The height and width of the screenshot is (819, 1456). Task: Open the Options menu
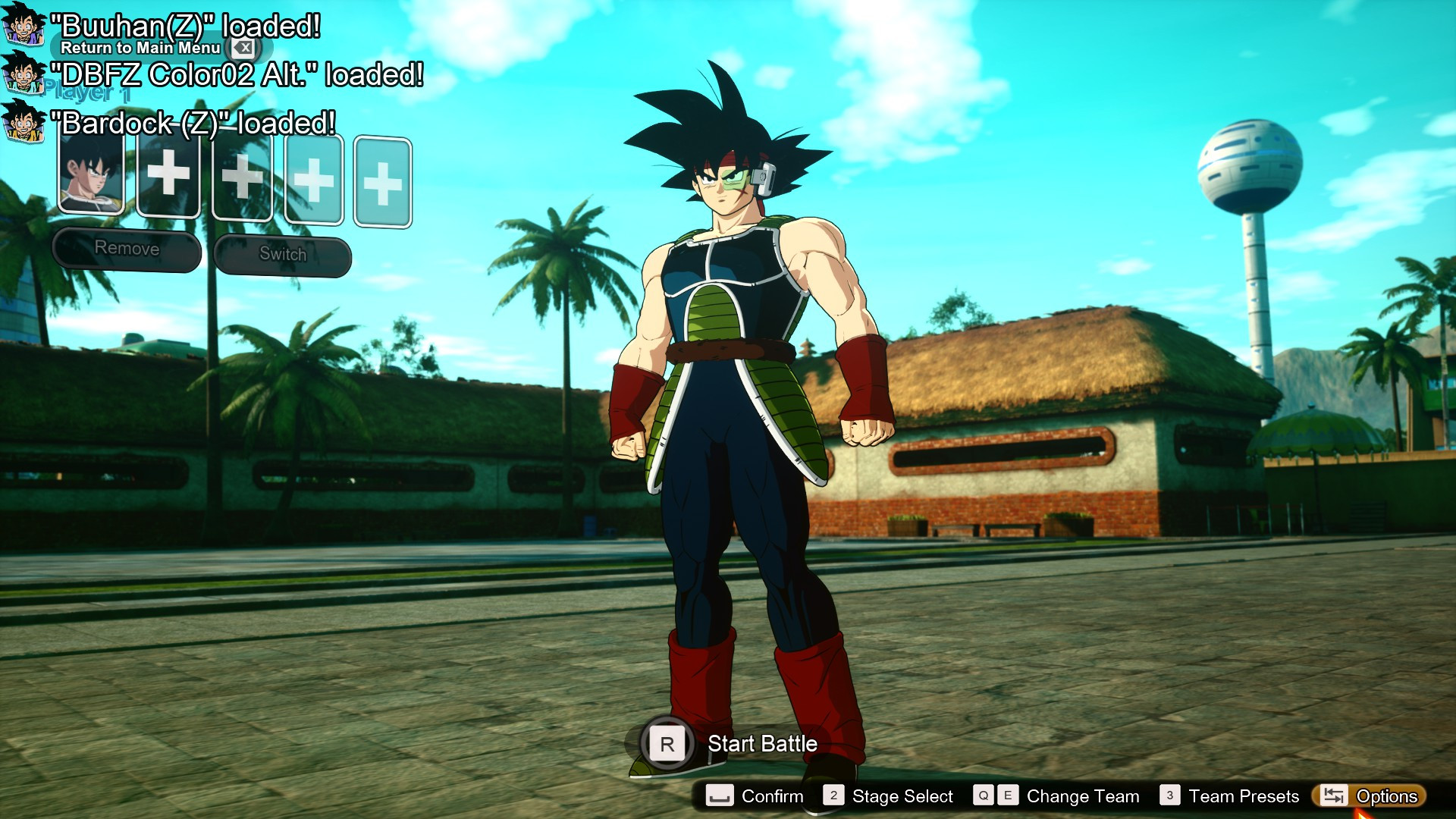coord(1371,796)
